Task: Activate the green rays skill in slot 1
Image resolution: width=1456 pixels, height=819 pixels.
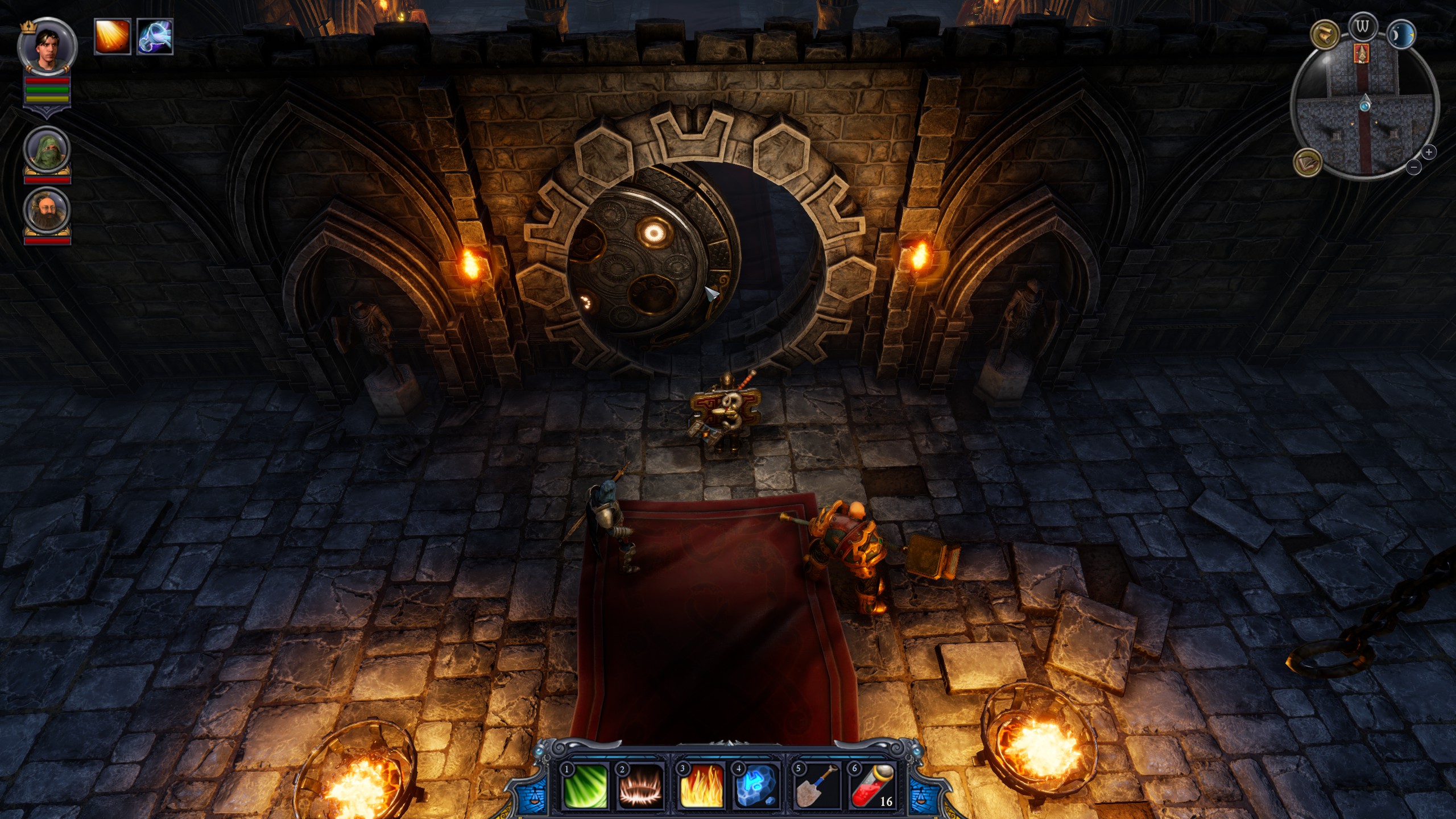Action: coord(584,786)
